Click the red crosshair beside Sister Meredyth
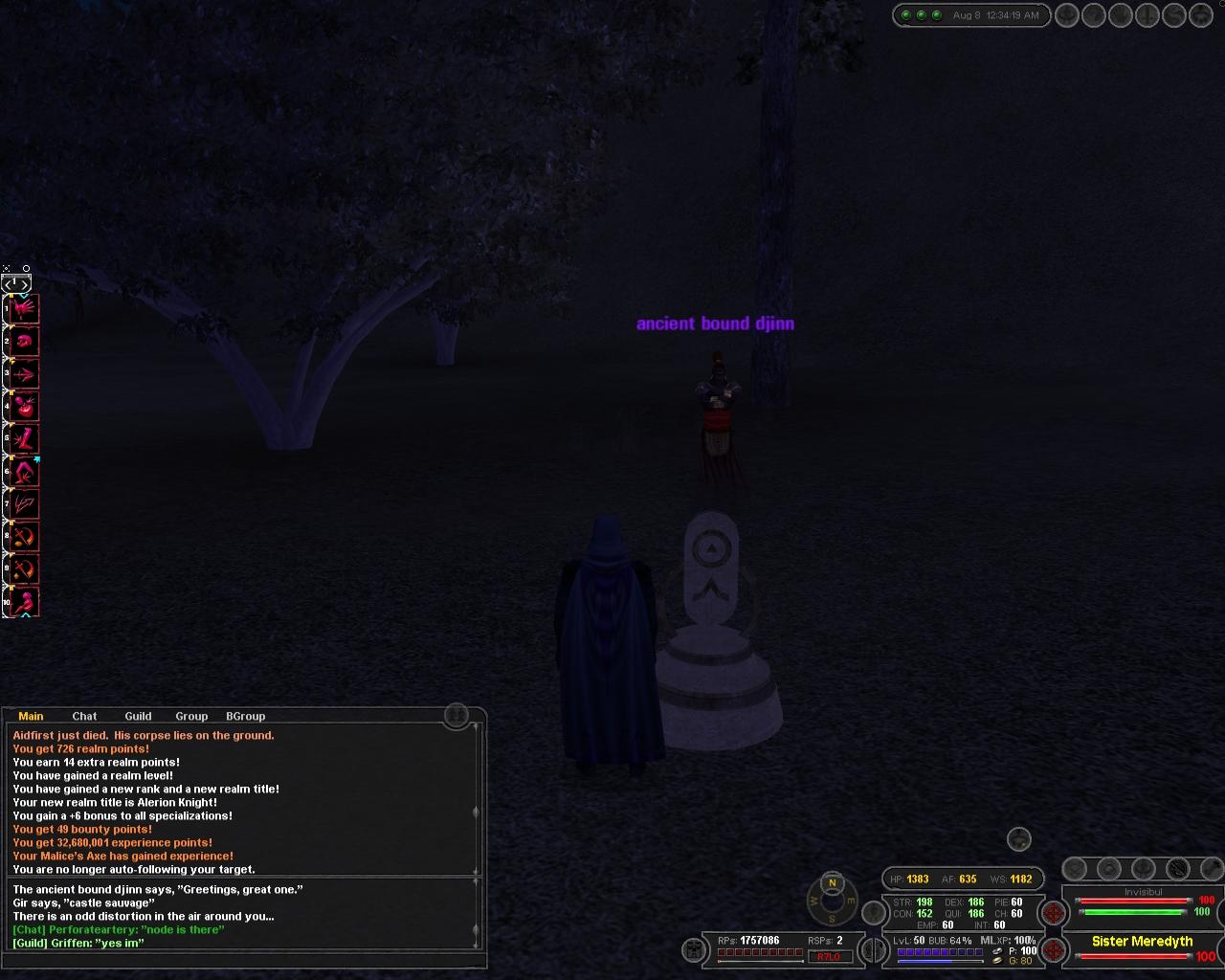The image size is (1225, 980). click(x=1054, y=949)
